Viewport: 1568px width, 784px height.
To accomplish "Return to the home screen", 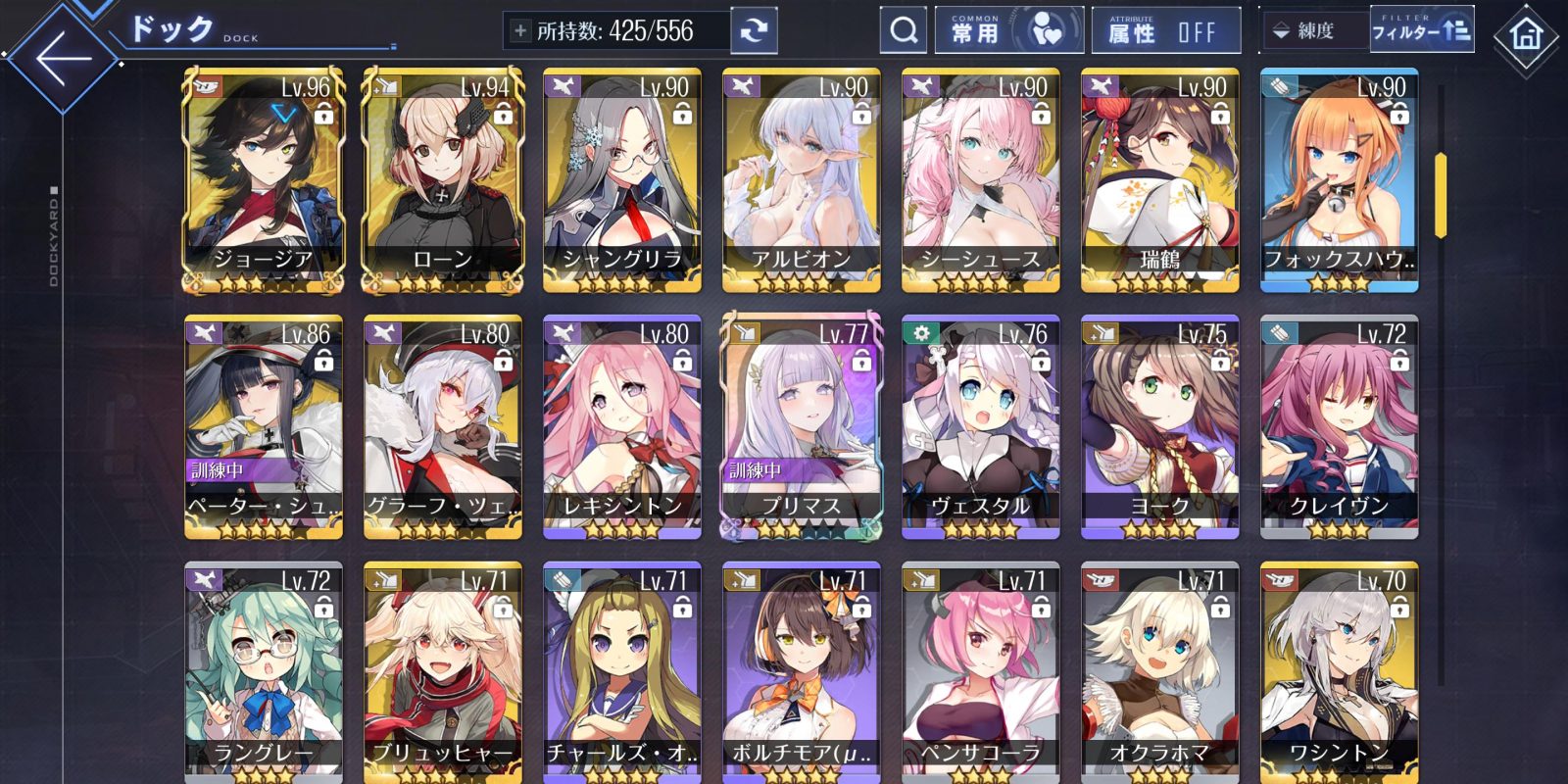I will coord(1525,37).
